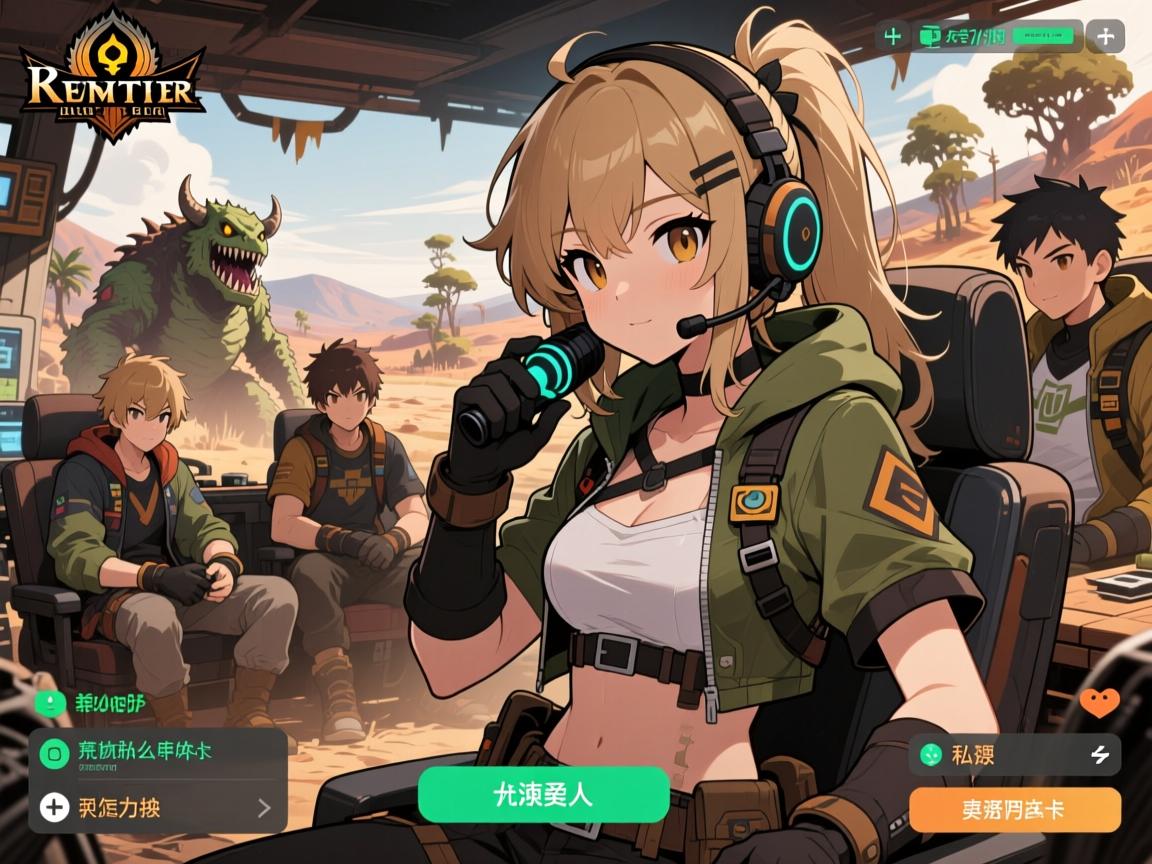Click the orange button in the bottom-right corner
The width and height of the screenshot is (1152, 864).
(x=1014, y=810)
